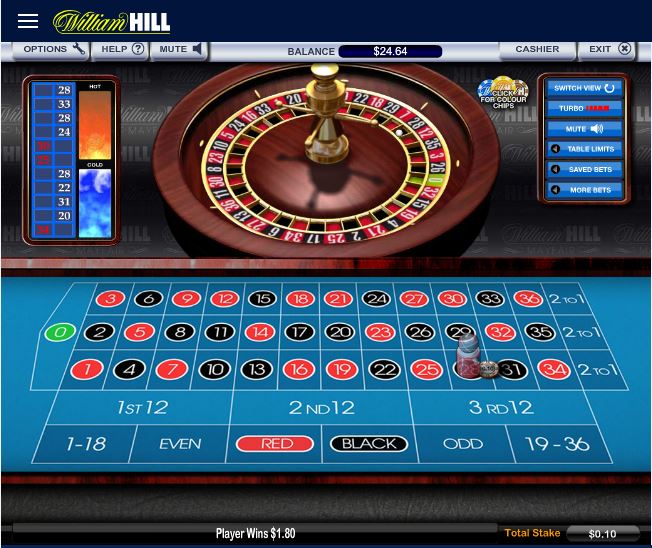Place a bet on RED
The image size is (652, 548).
point(275,444)
